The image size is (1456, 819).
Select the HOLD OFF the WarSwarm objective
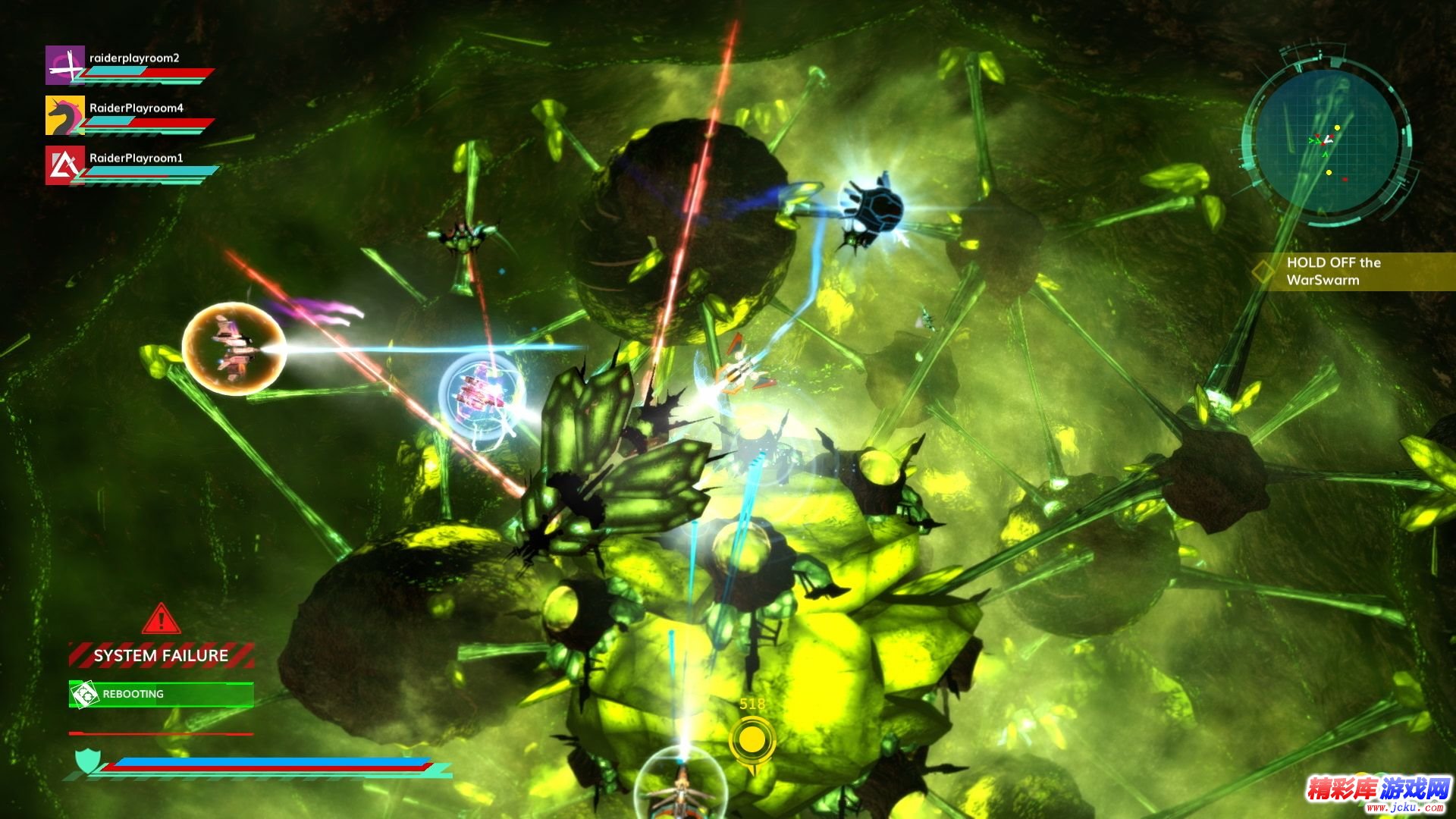pos(1333,271)
